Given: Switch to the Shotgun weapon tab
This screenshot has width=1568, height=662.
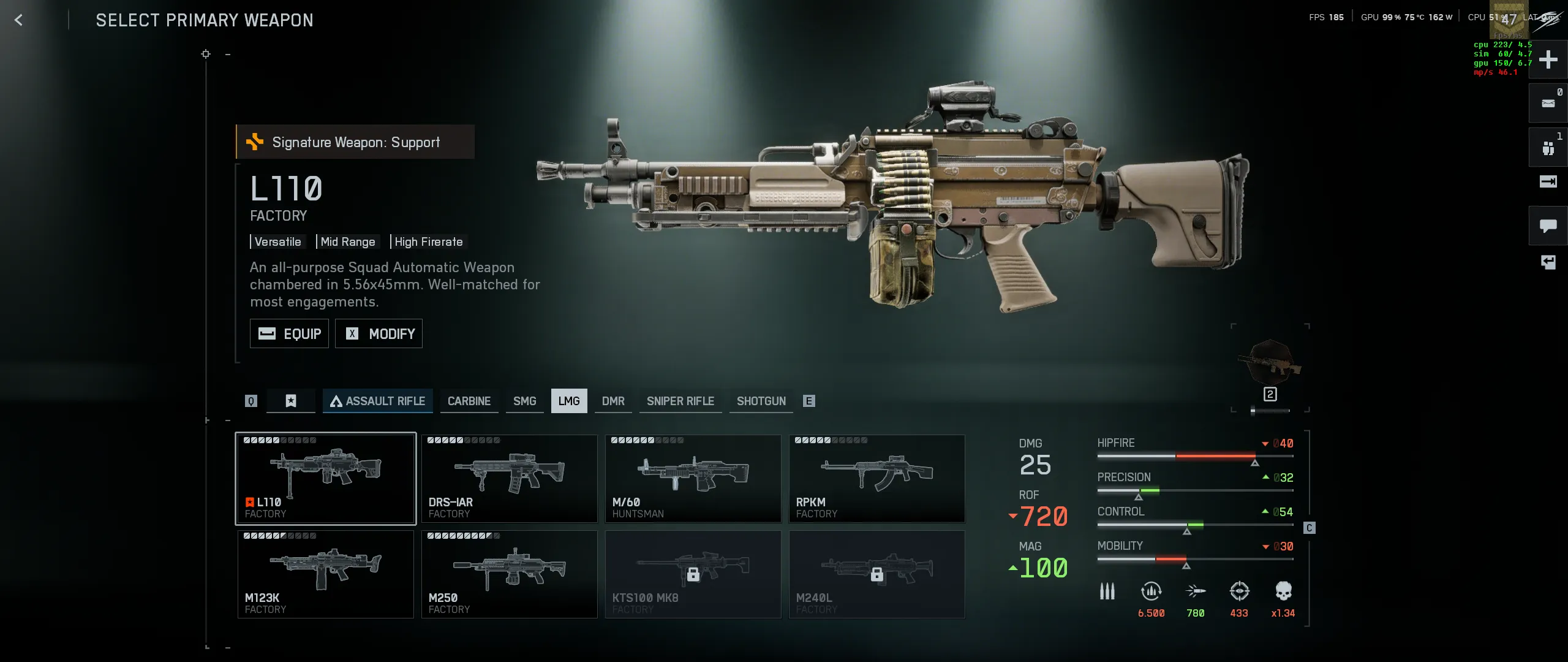Looking at the screenshot, I should [761, 401].
